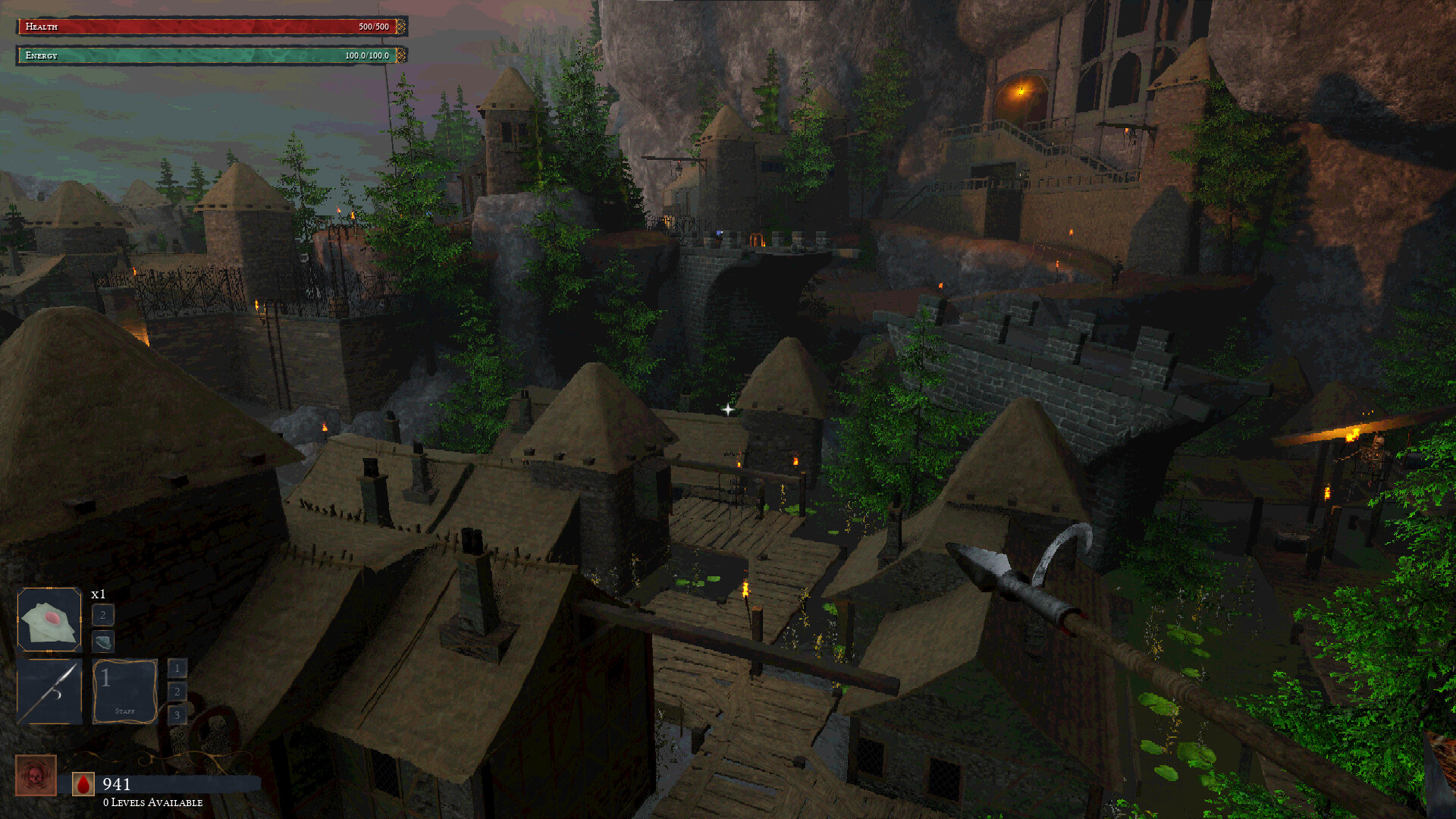Toggle ability hotkey slot 2 beside the Staff
1456x819 pixels.
(177, 692)
